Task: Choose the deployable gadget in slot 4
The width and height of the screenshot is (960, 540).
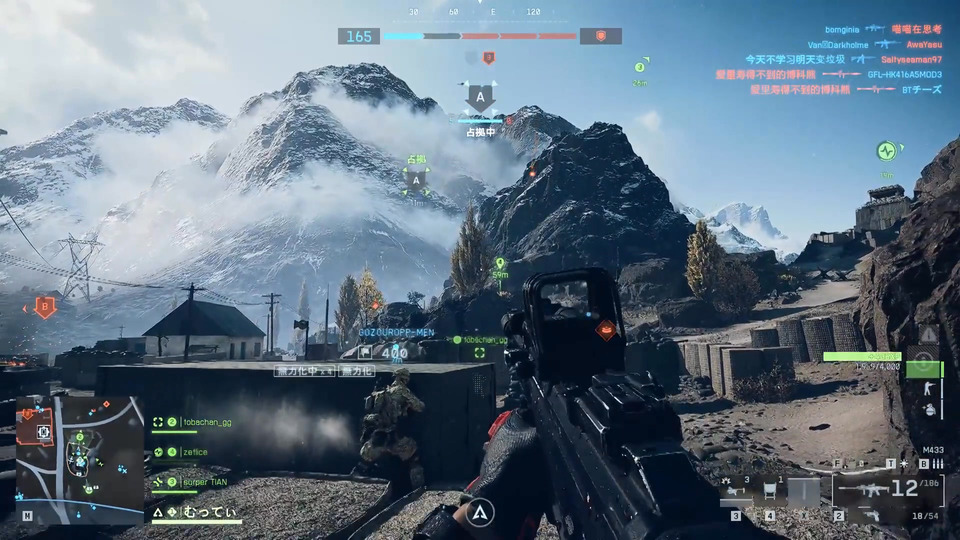Action: pos(769,492)
